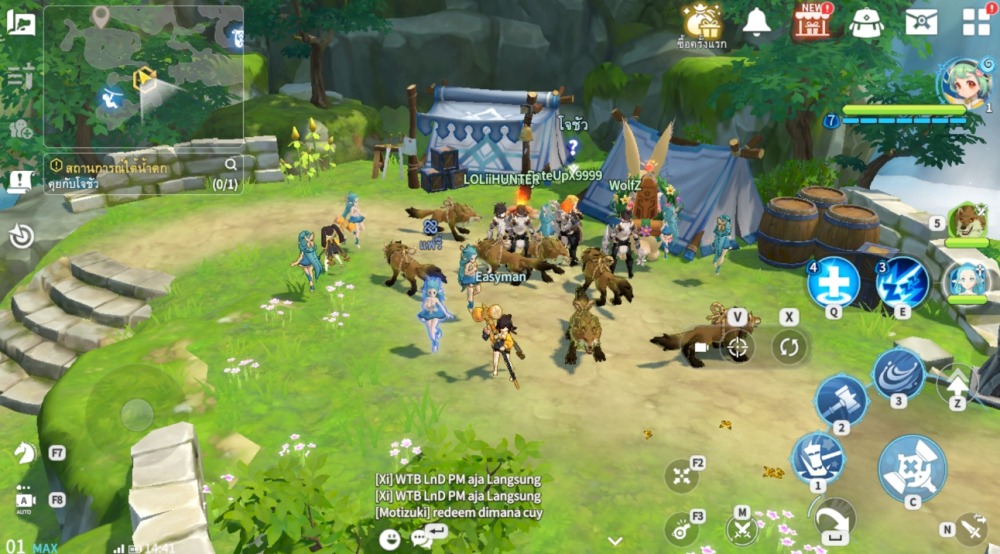Open the backpack inventory
The image size is (1000, 554).
[x=866, y=22]
